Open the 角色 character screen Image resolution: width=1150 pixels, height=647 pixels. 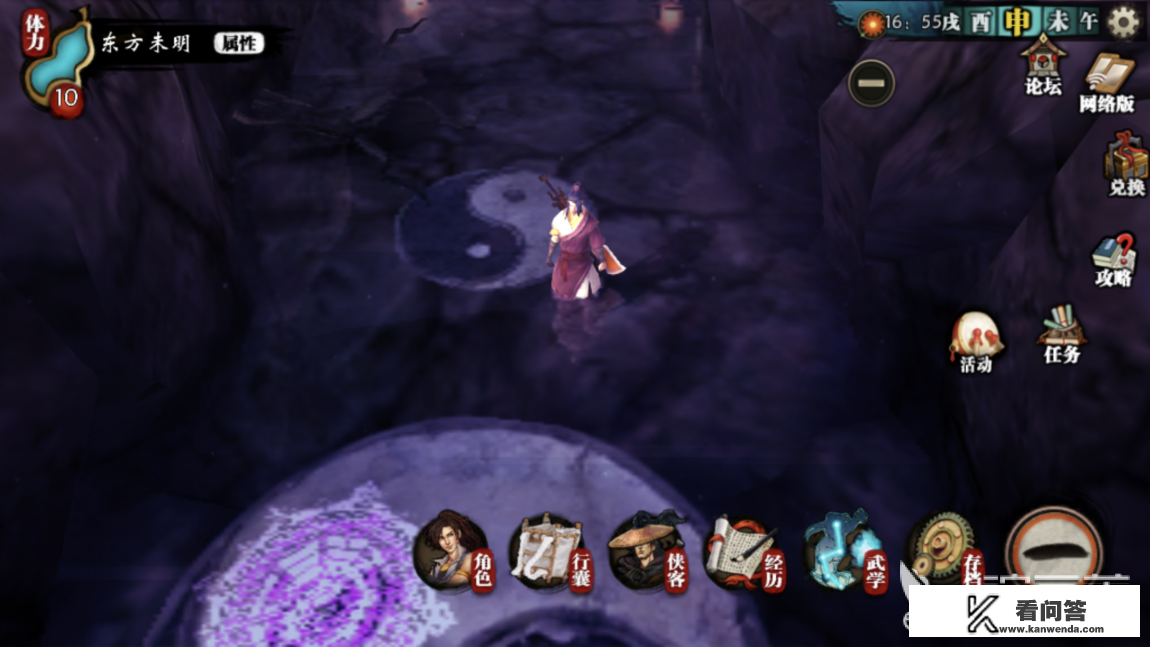pos(453,549)
